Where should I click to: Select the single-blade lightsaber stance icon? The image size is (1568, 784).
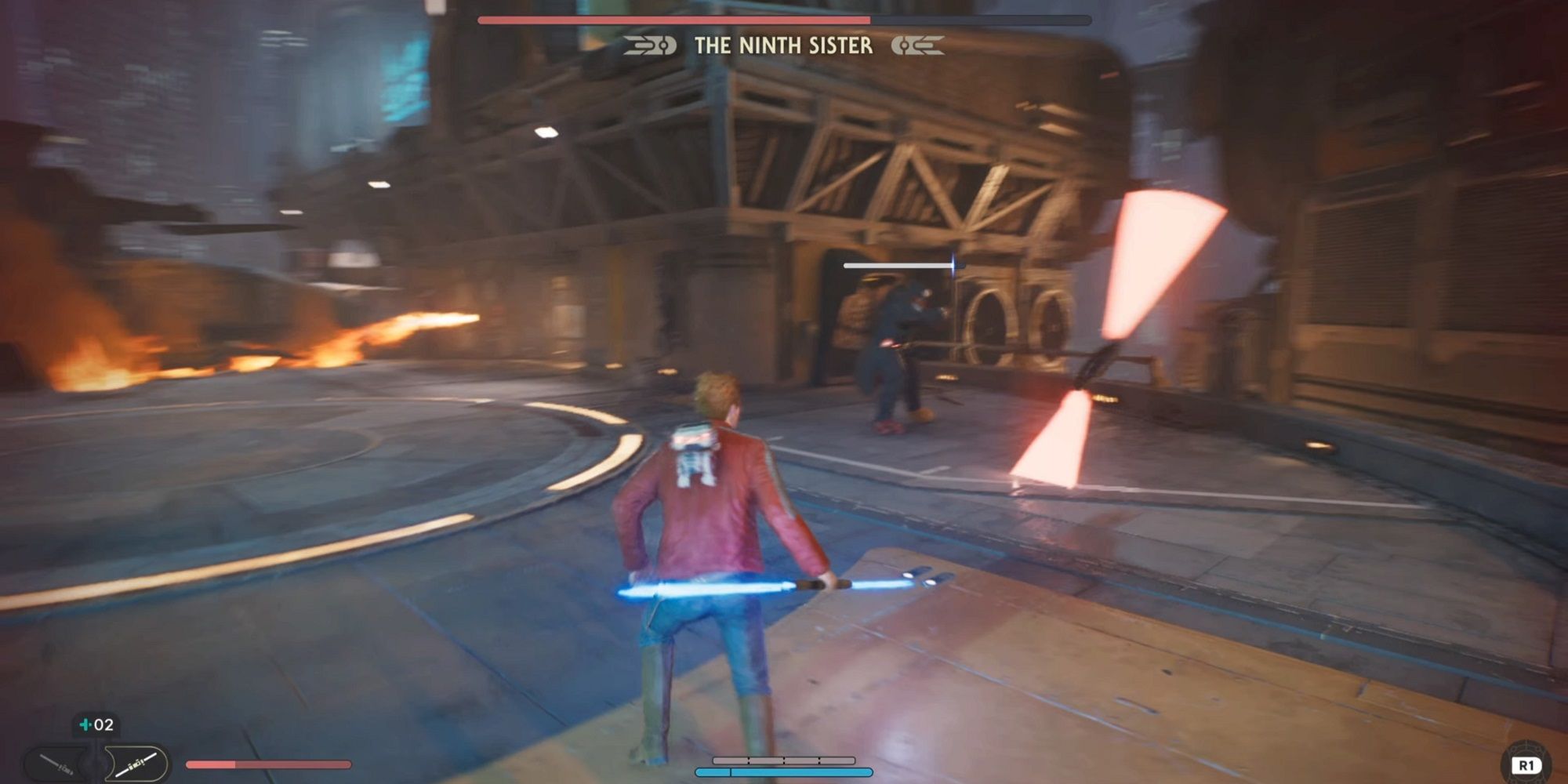tap(55, 764)
